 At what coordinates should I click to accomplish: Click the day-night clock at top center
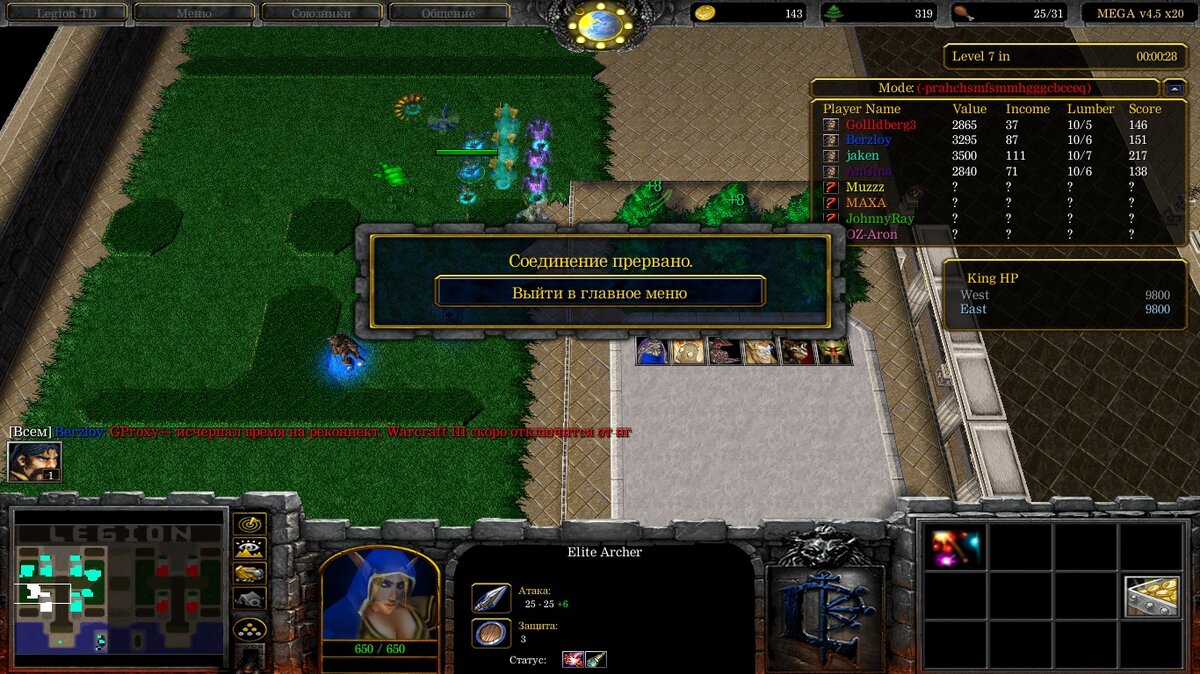pyautogui.click(x=600, y=24)
